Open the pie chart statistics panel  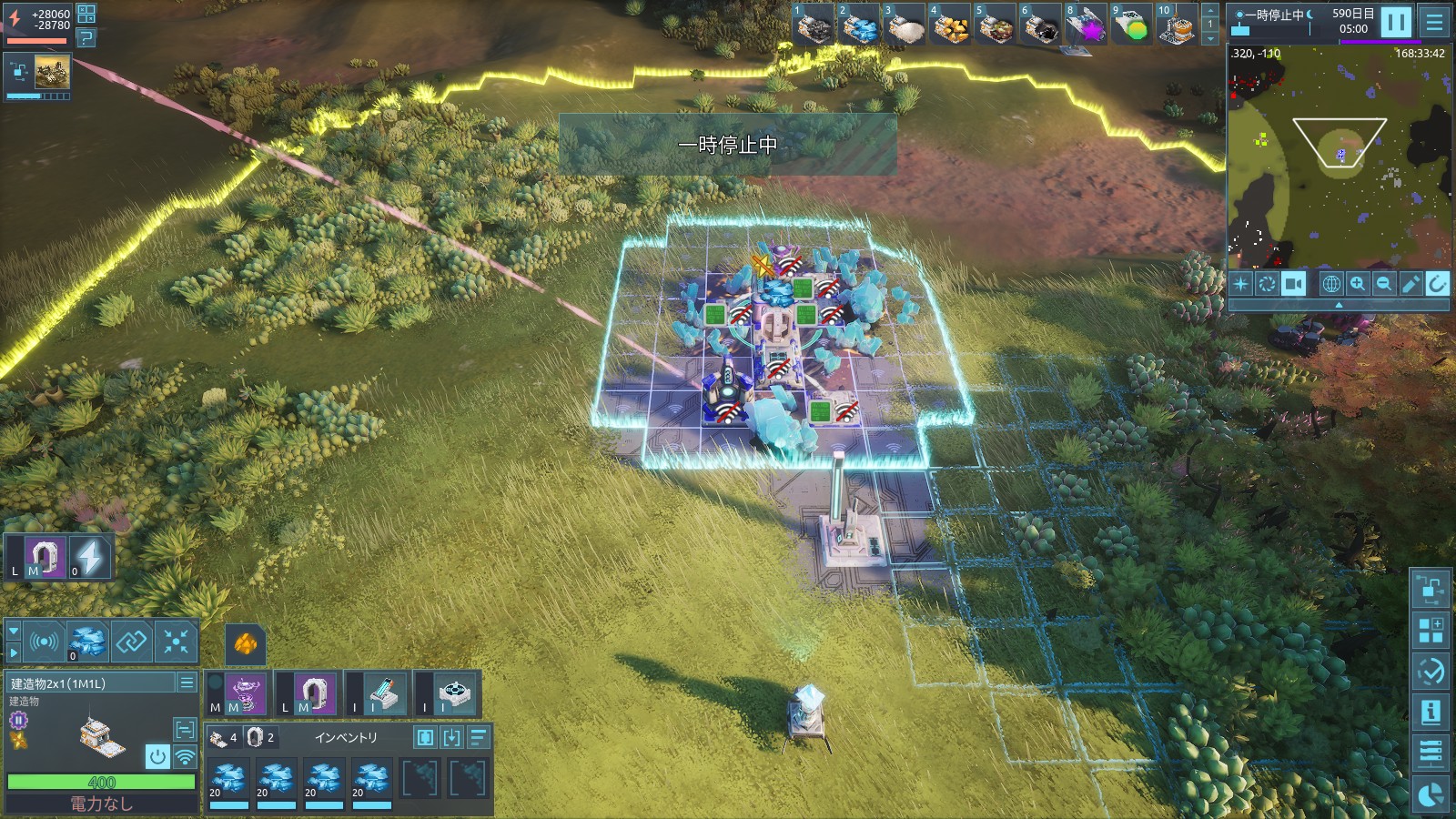[1431, 794]
